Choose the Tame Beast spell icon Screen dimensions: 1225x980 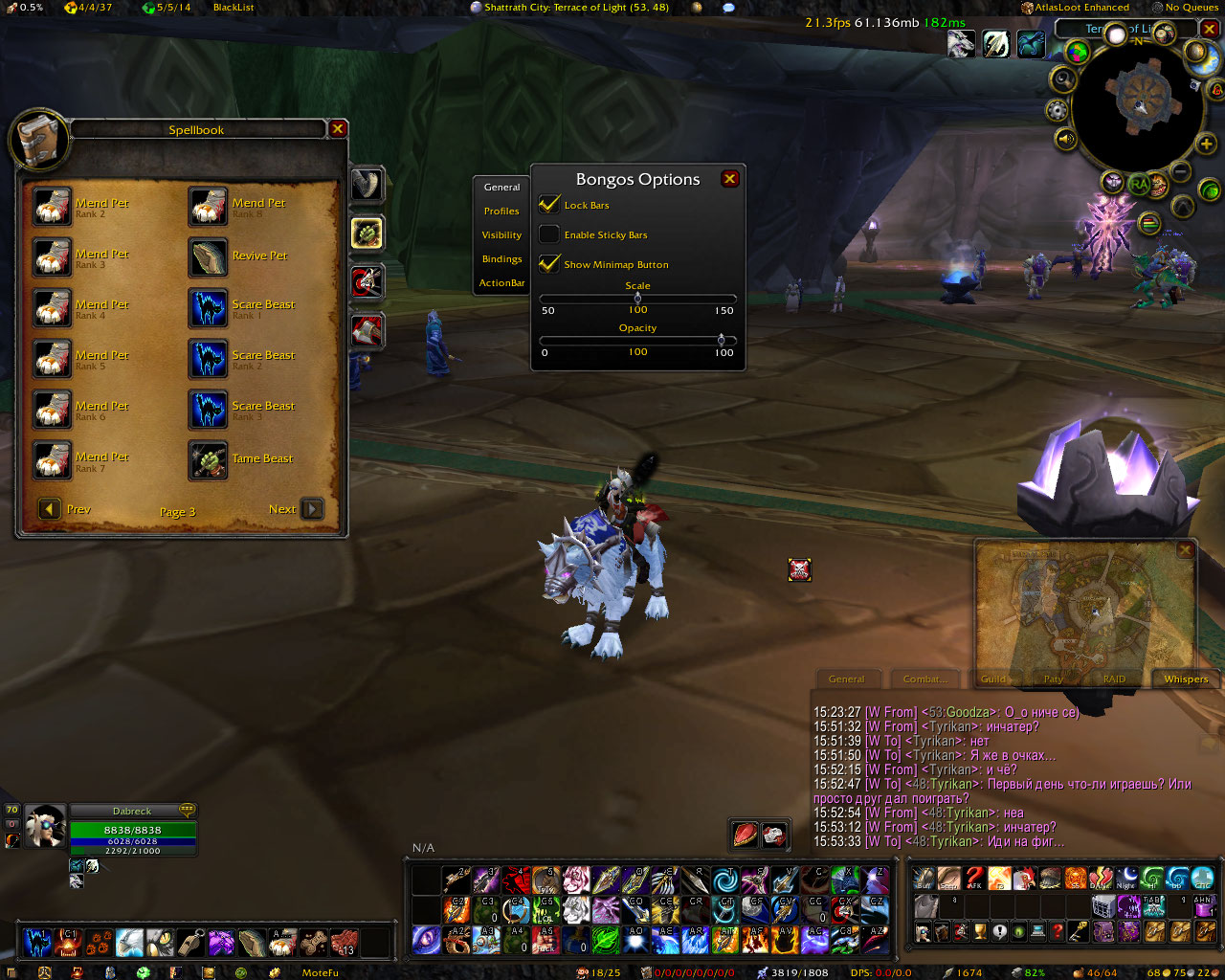(209, 459)
